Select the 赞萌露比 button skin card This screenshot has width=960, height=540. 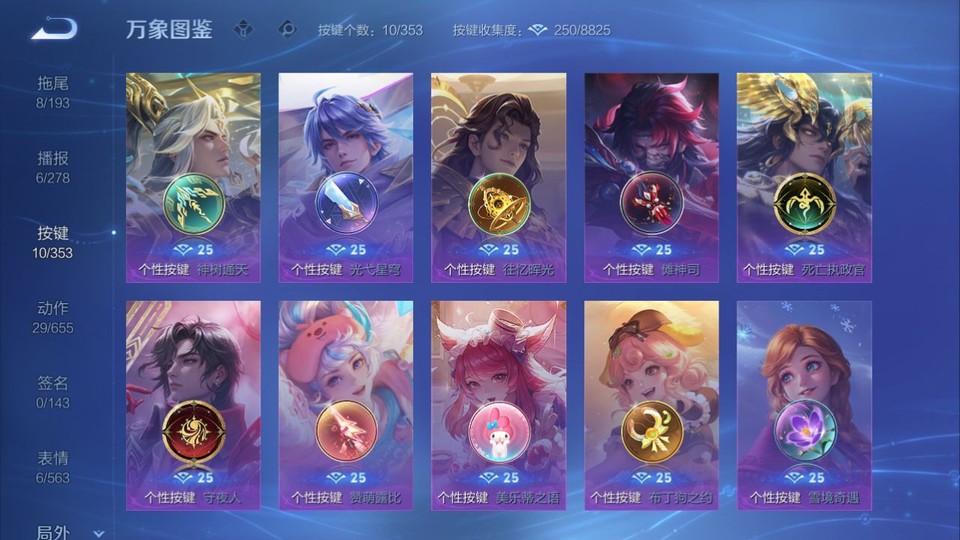pos(346,405)
